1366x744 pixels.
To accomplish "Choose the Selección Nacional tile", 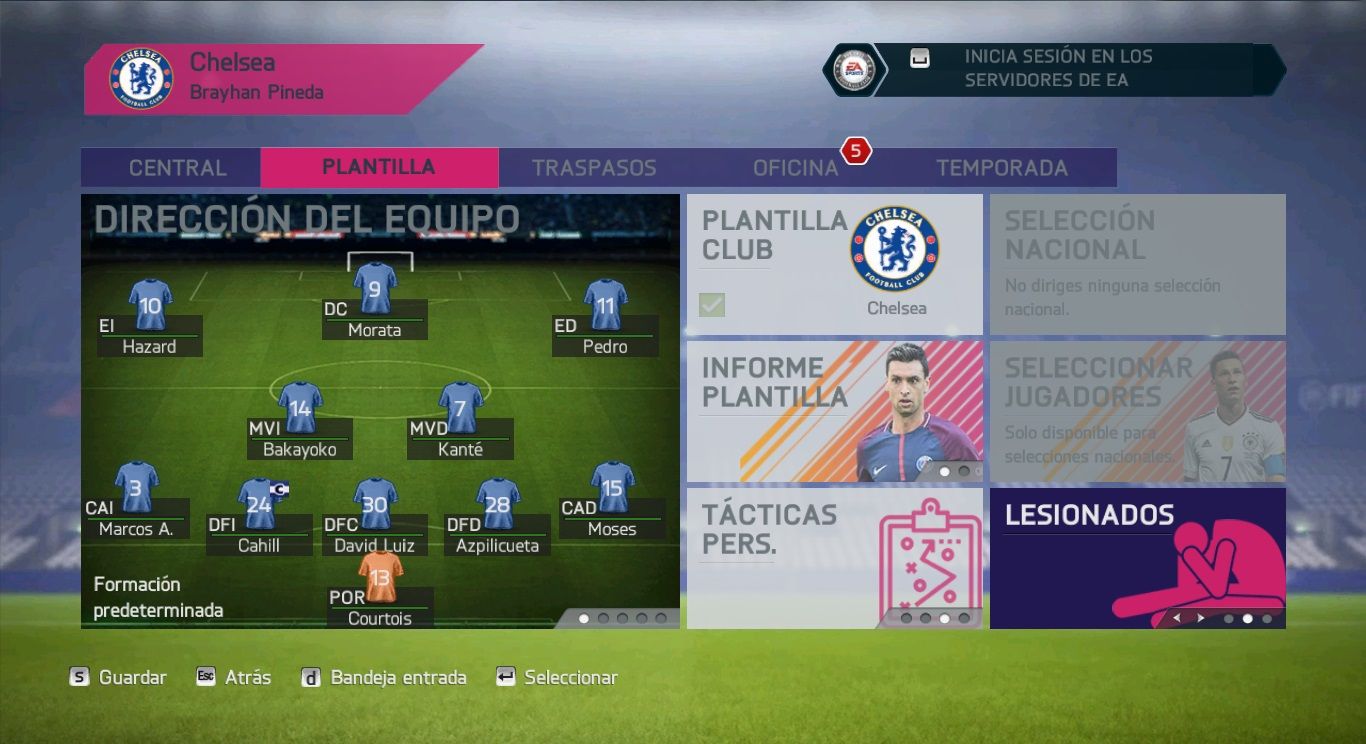I will tap(1137, 264).
